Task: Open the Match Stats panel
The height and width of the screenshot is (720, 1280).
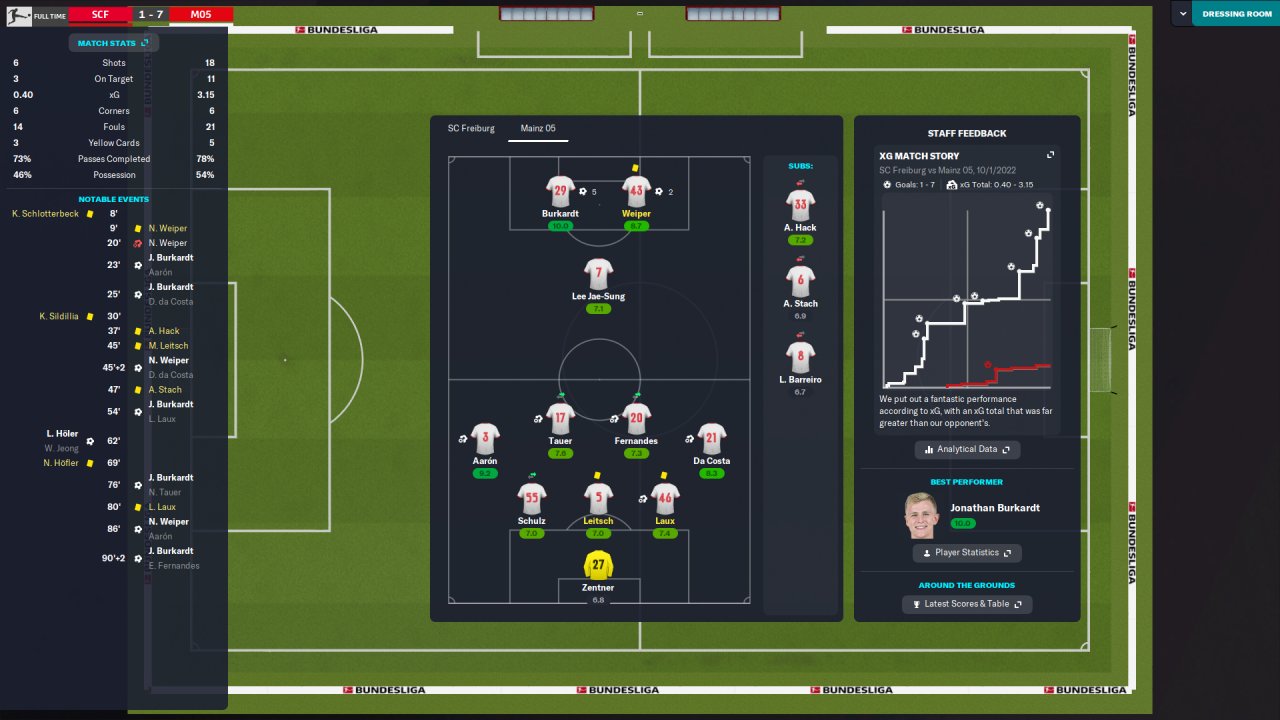Action: click(113, 43)
